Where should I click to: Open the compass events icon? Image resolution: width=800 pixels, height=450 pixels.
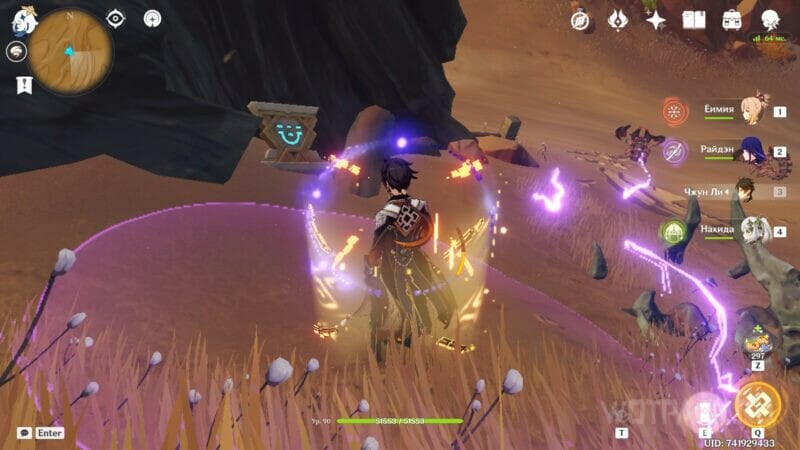pyautogui.click(x=580, y=20)
